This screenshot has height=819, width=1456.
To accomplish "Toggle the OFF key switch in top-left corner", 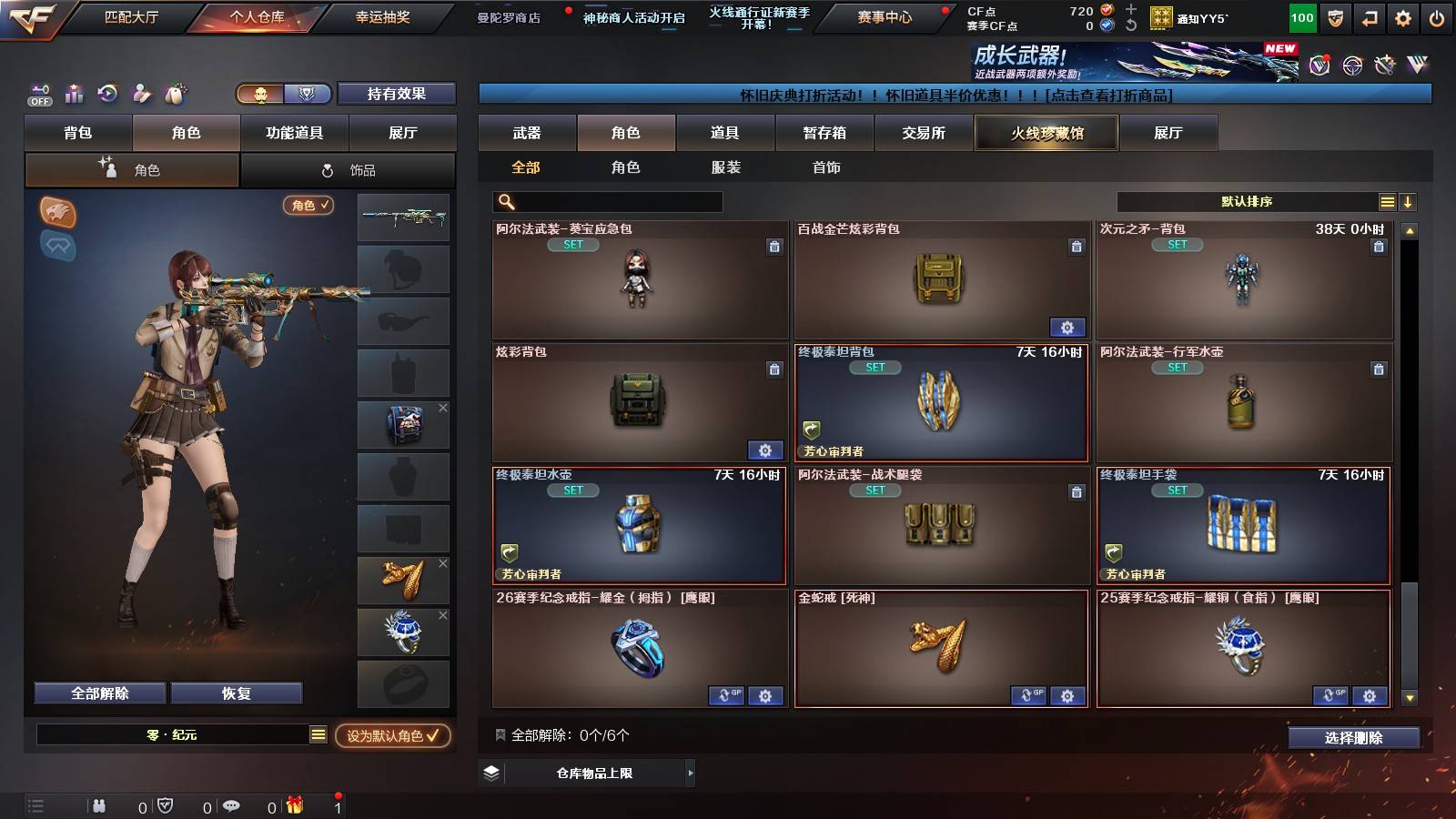I will click(x=39, y=94).
